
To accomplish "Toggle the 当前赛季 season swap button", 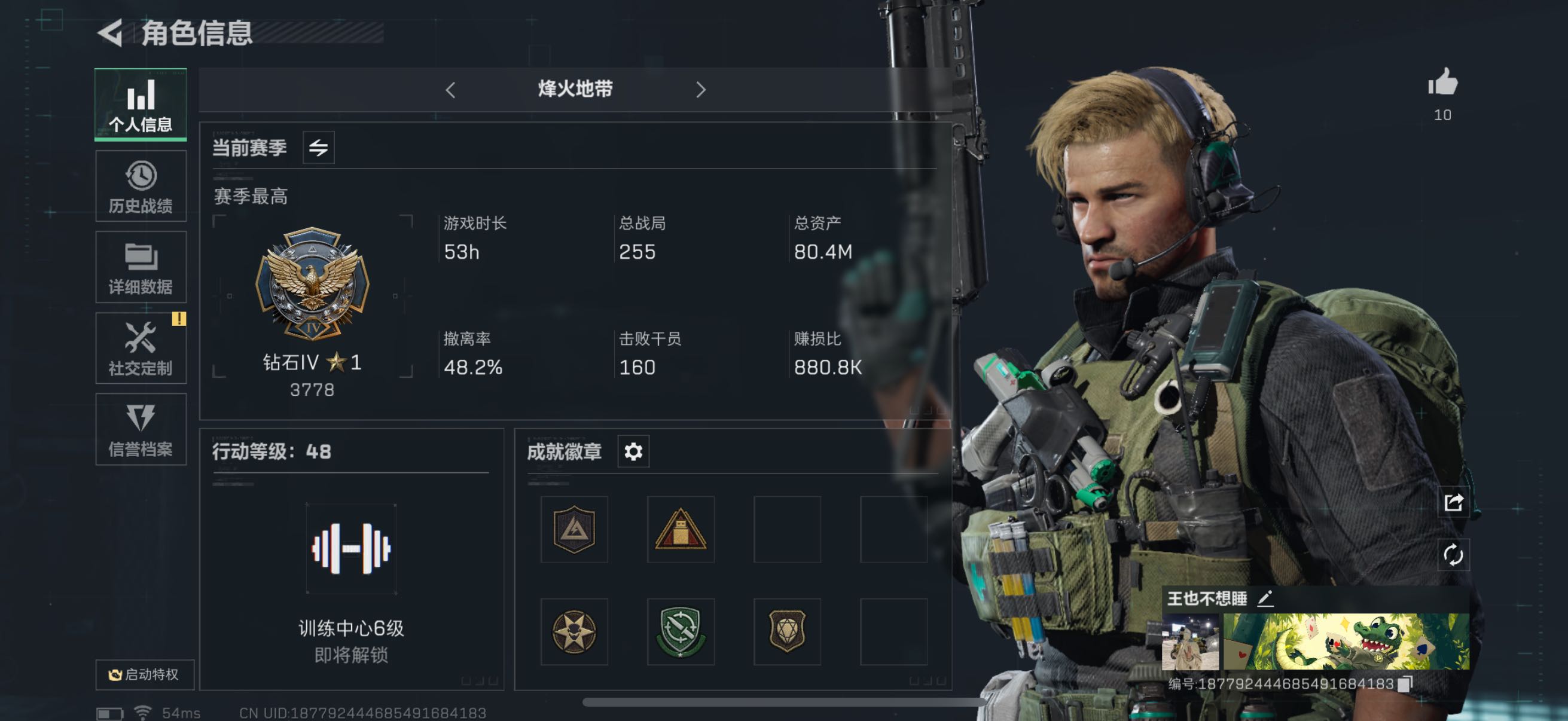I will click(318, 148).
